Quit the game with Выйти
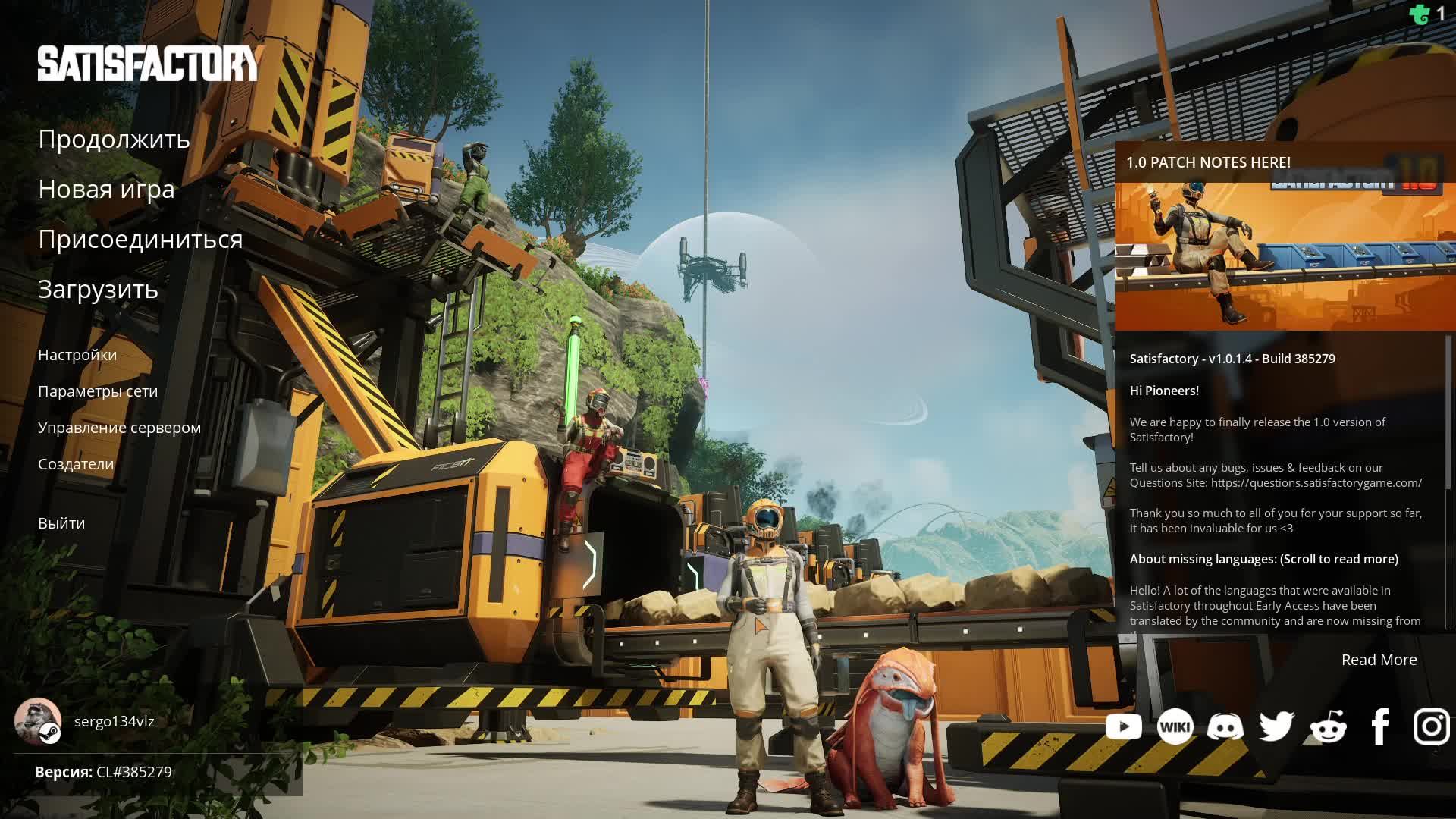This screenshot has height=819, width=1456. pyautogui.click(x=61, y=523)
